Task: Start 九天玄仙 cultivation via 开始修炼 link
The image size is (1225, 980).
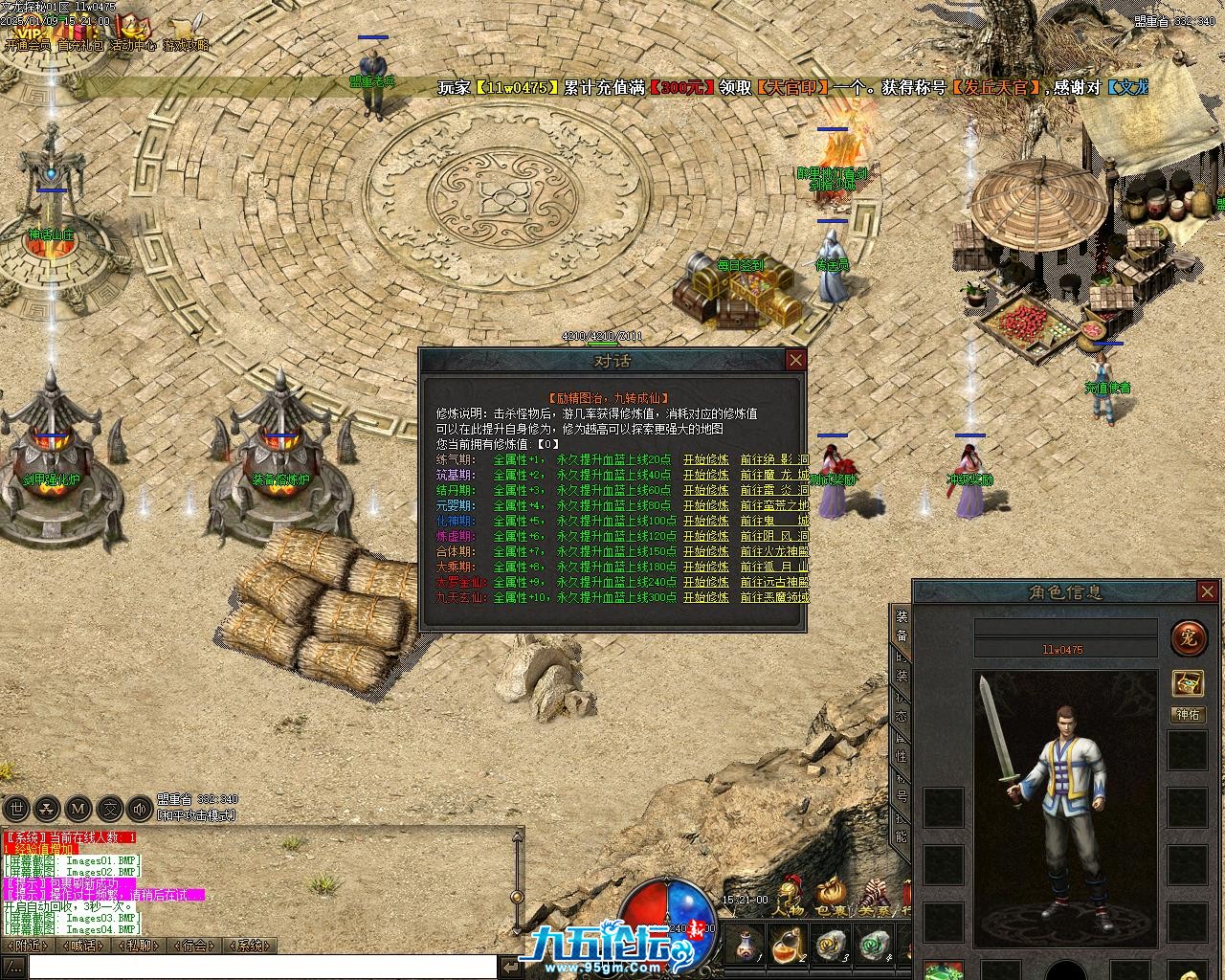Action: [x=705, y=597]
